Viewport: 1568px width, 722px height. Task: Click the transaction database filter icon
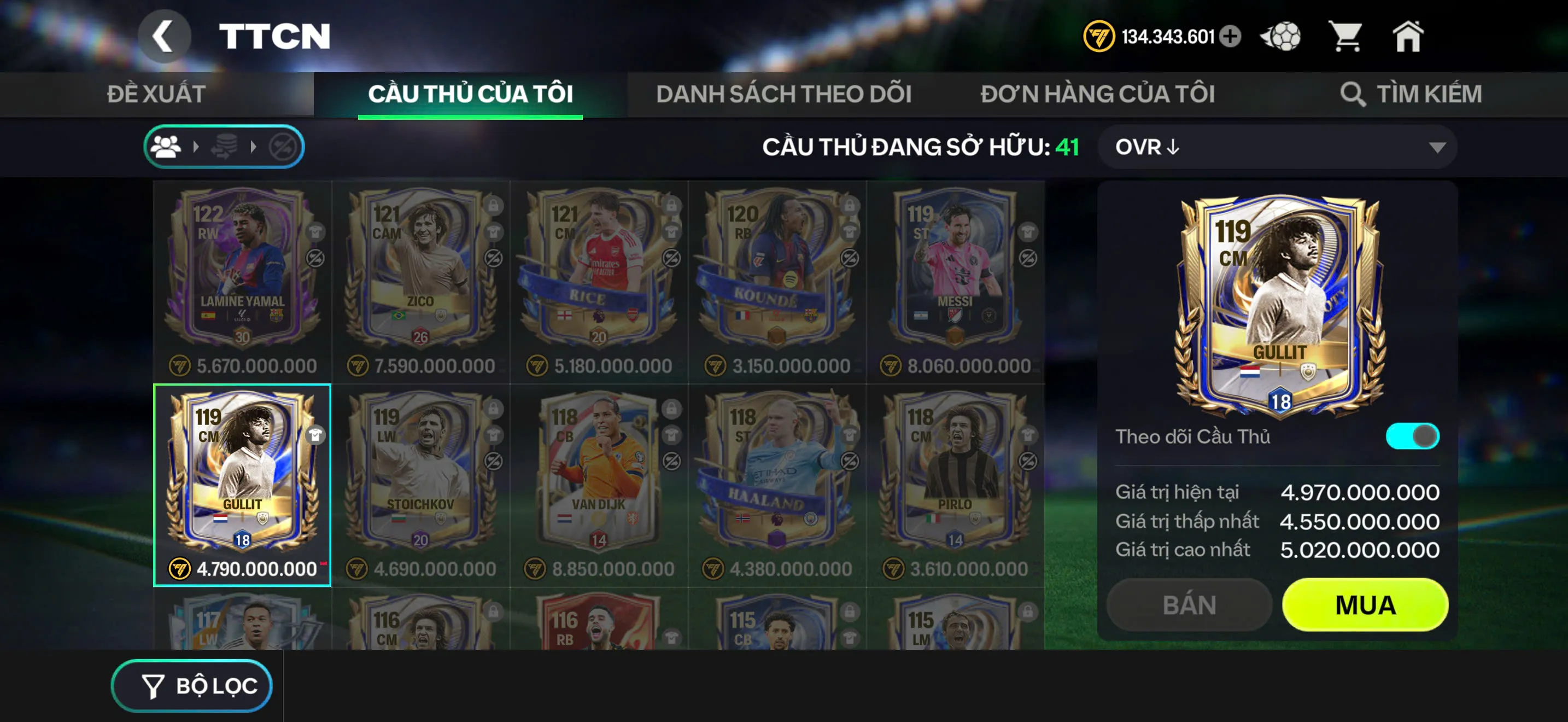click(224, 146)
